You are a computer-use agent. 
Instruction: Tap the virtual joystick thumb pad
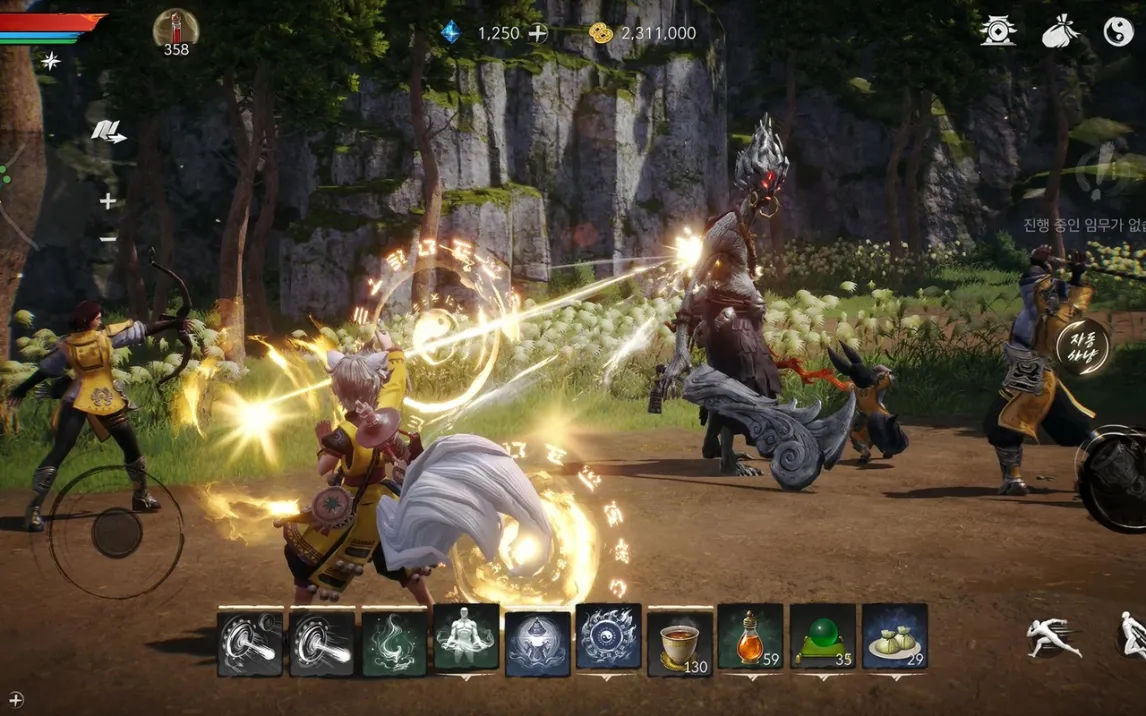click(x=117, y=532)
